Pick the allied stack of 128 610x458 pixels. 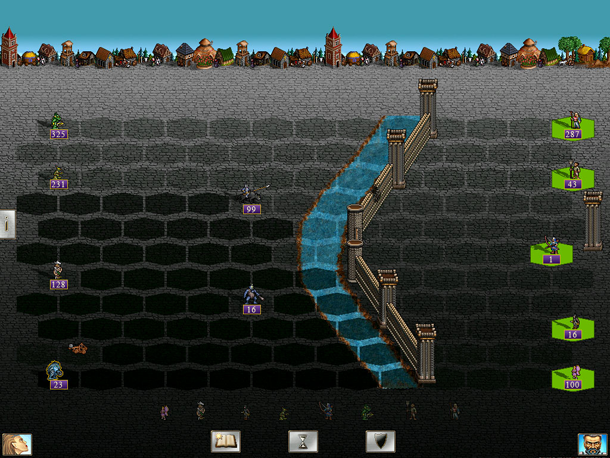coord(58,273)
